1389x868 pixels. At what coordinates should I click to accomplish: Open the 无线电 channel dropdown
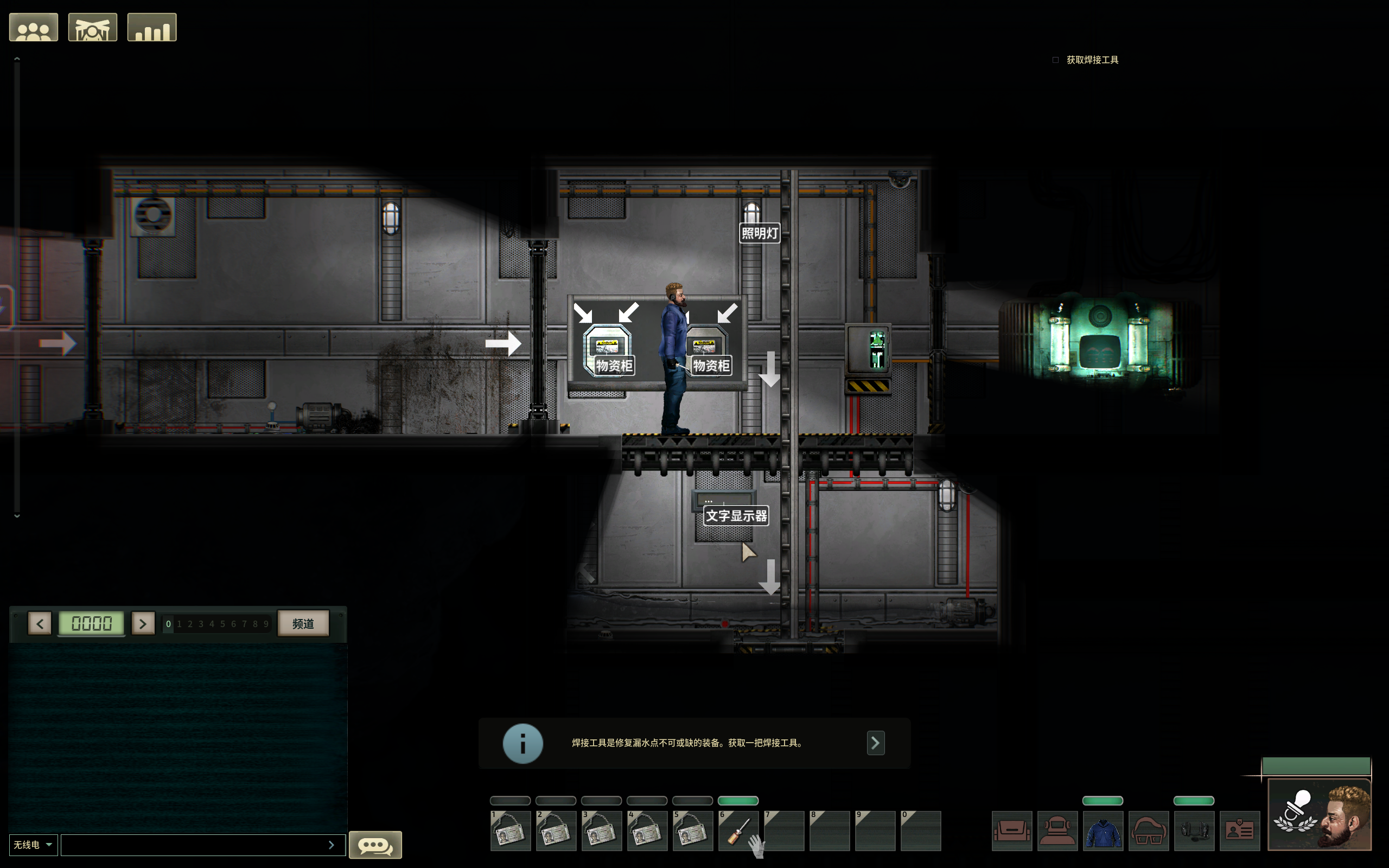(33, 844)
